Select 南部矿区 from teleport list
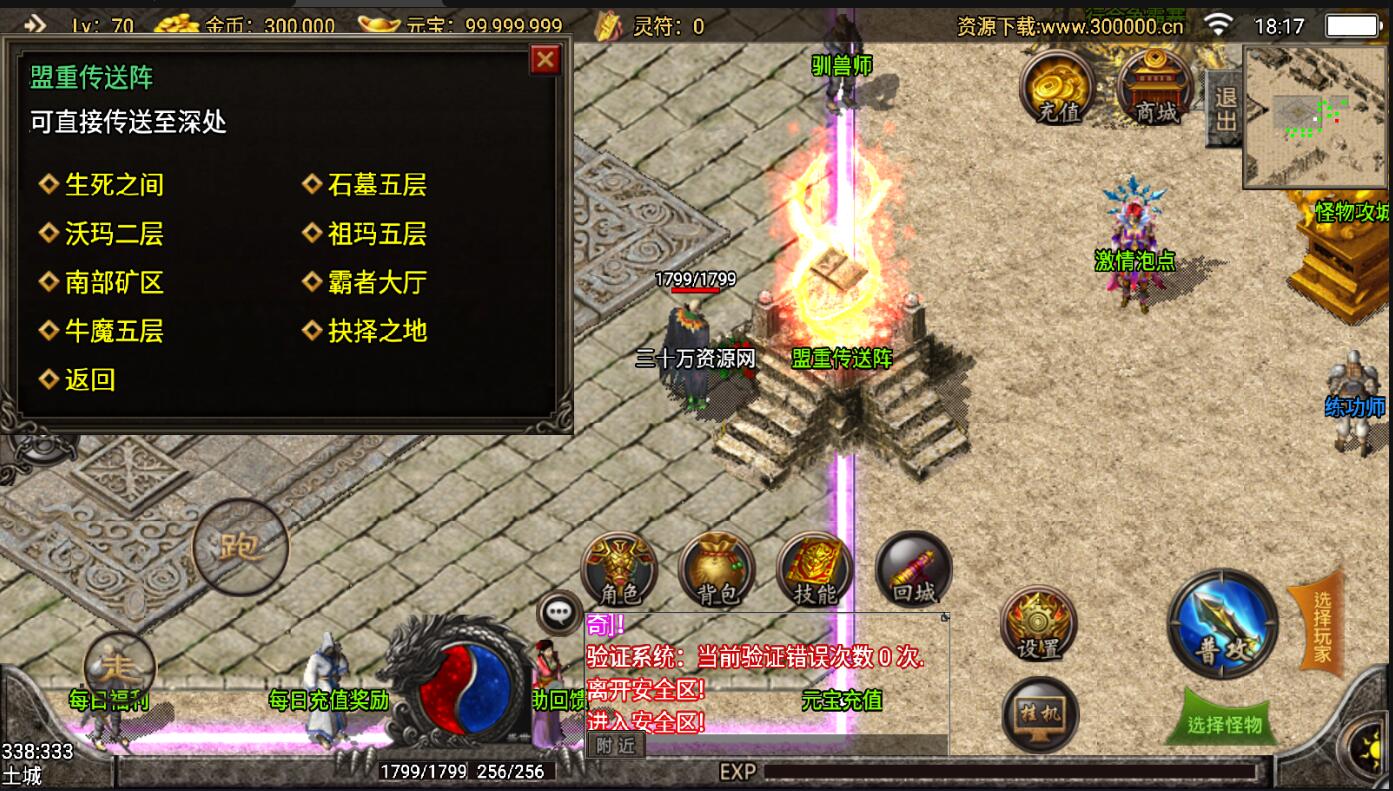1393x791 pixels. 114,283
